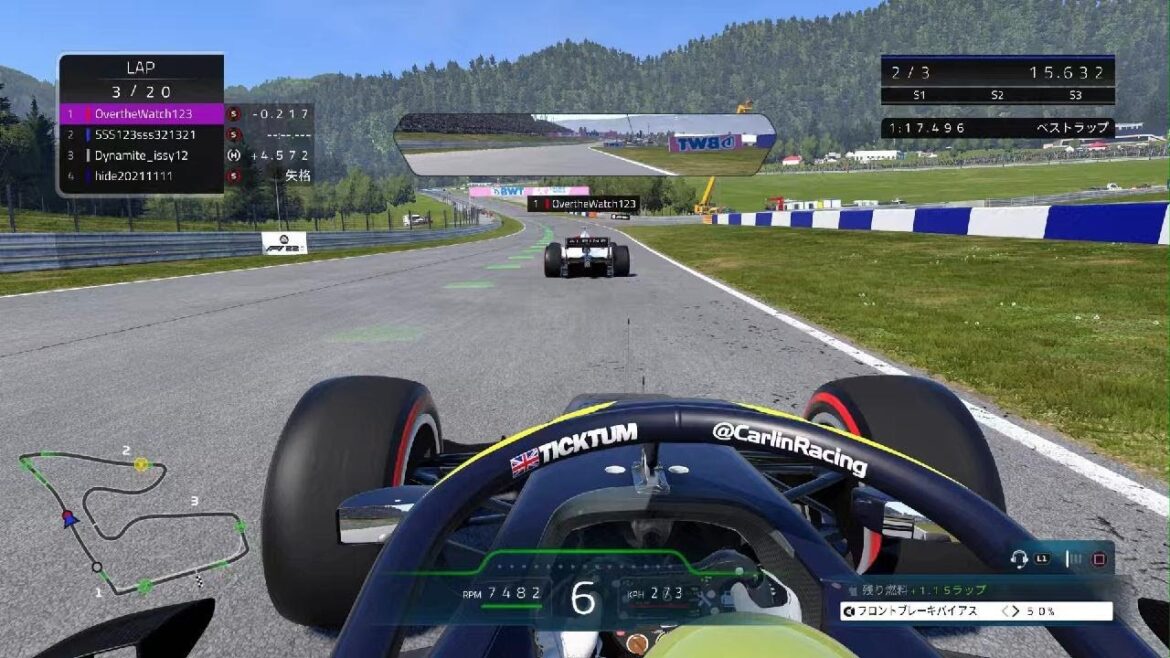Screen dimensions: 1170x658
Task: Click the headset voice chat icon
Action: tap(1020, 559)
